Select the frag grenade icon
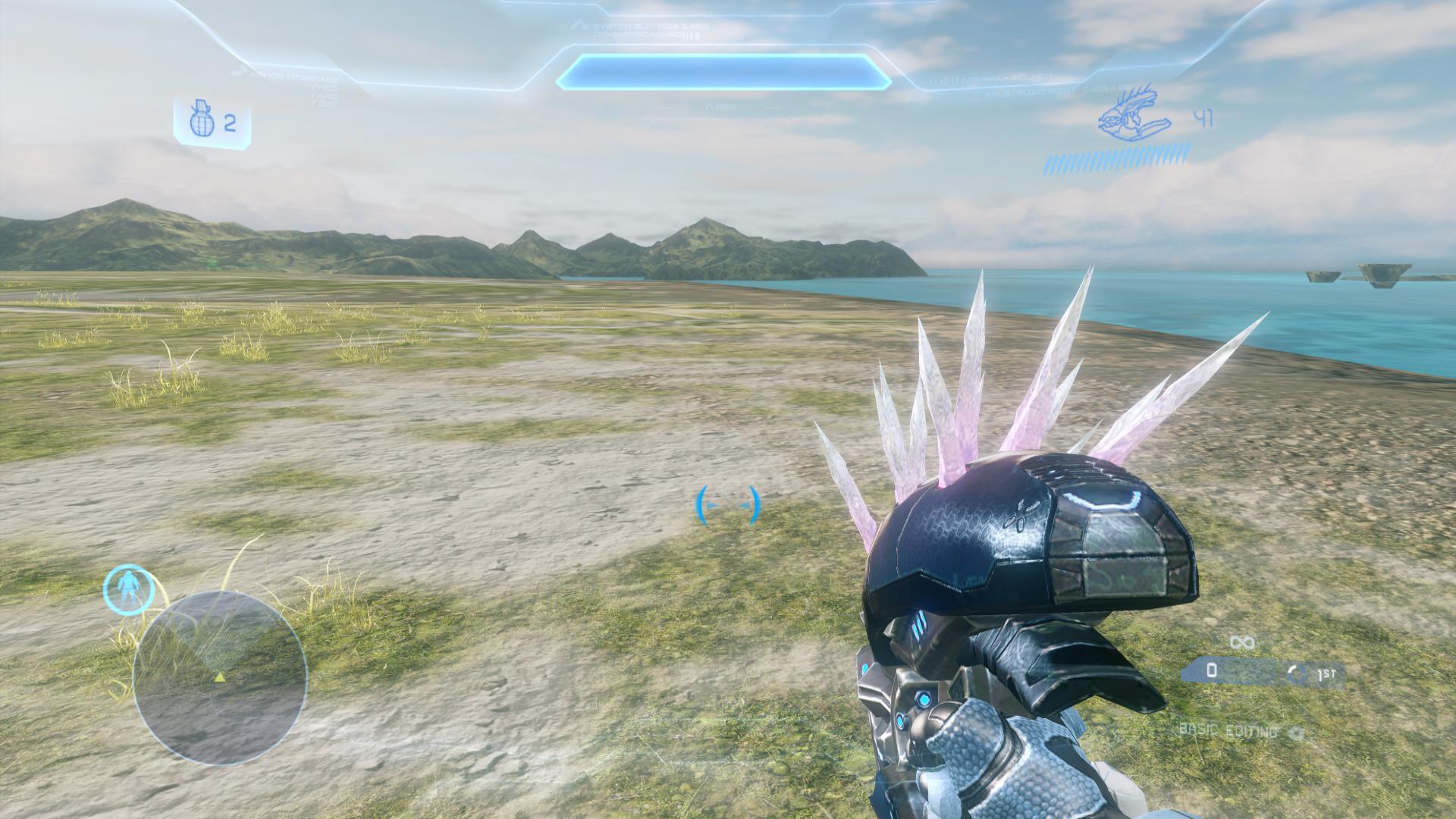 pos(201,120)
